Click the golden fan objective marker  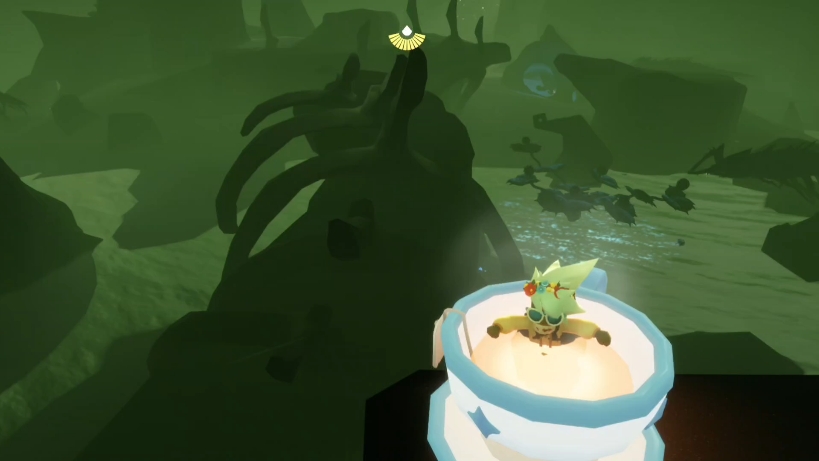point(407,38)
